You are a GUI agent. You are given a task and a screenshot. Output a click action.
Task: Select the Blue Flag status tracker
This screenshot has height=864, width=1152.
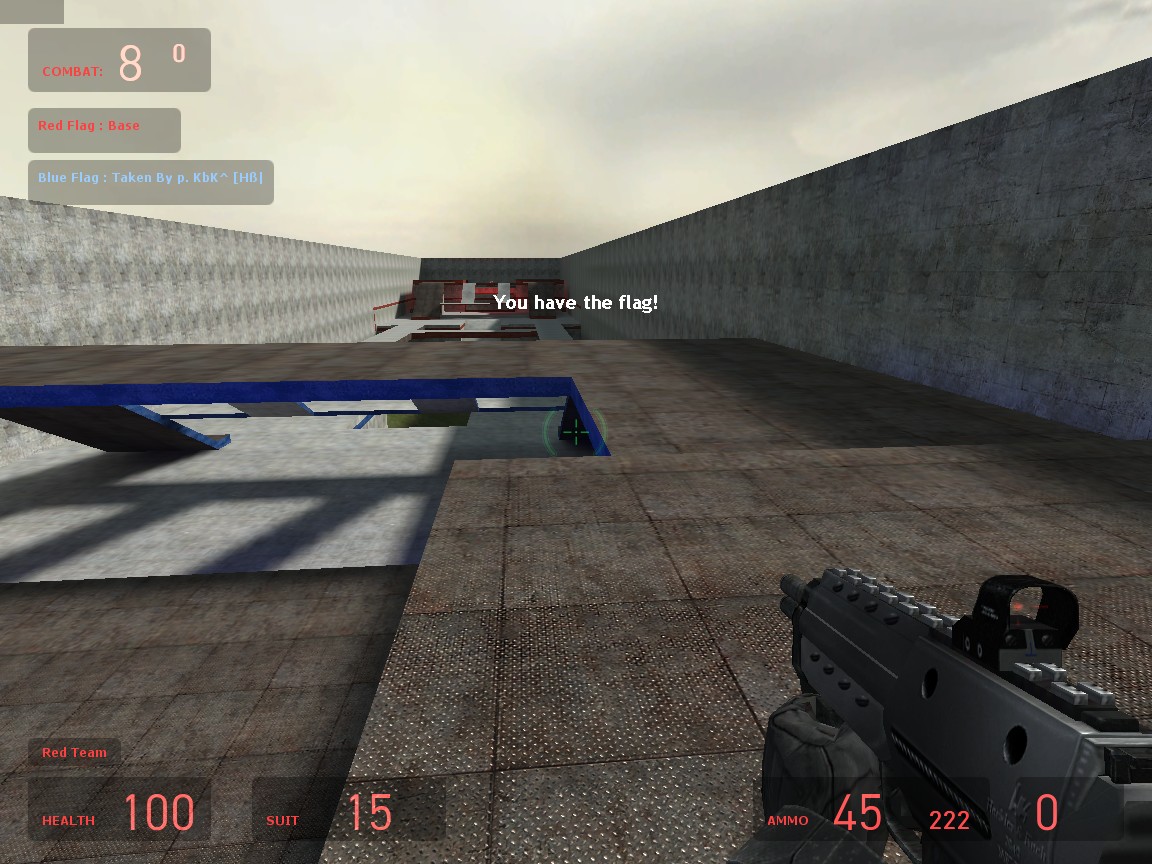click(150, 181)
